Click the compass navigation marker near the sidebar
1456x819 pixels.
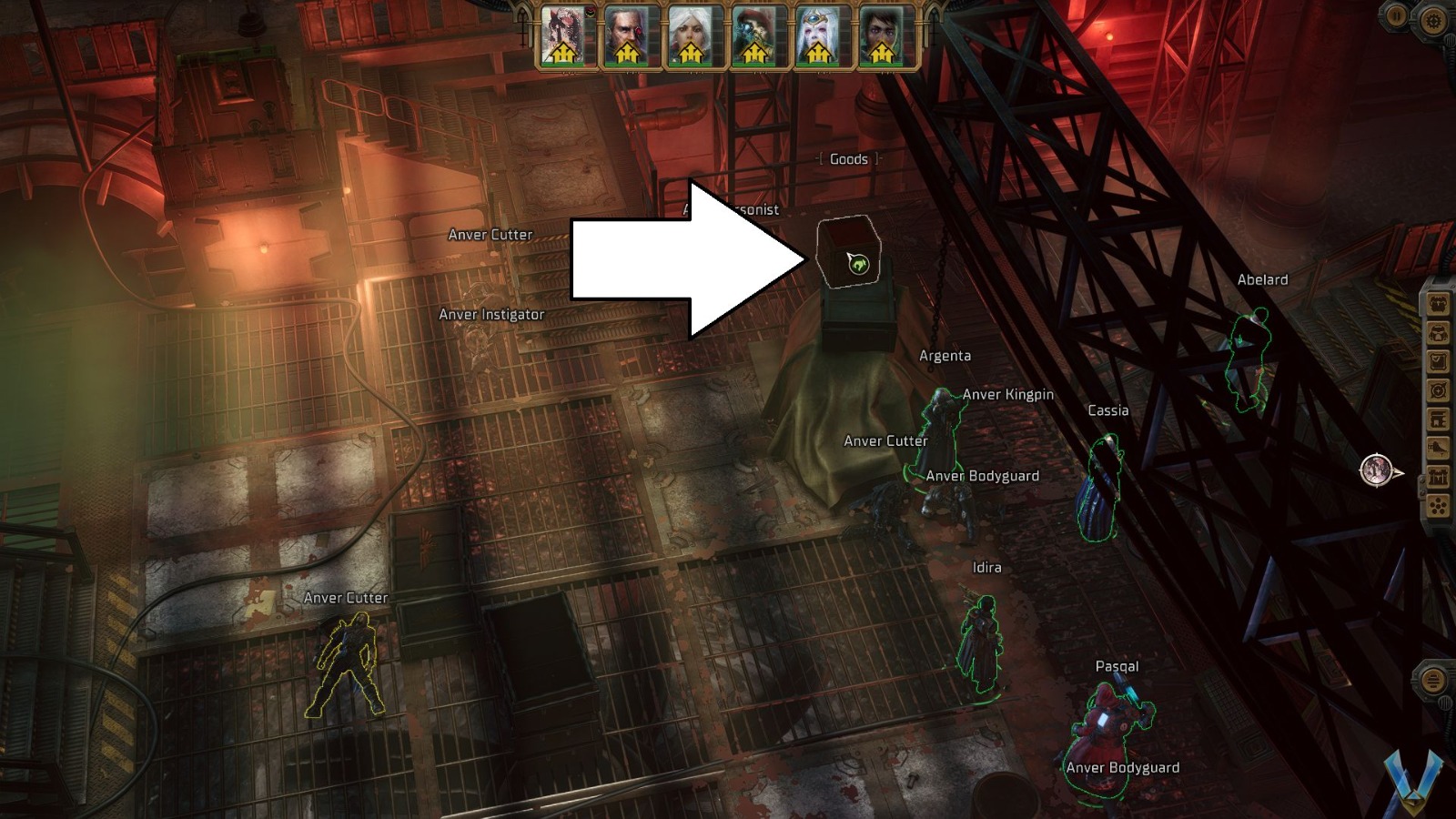1377,470
